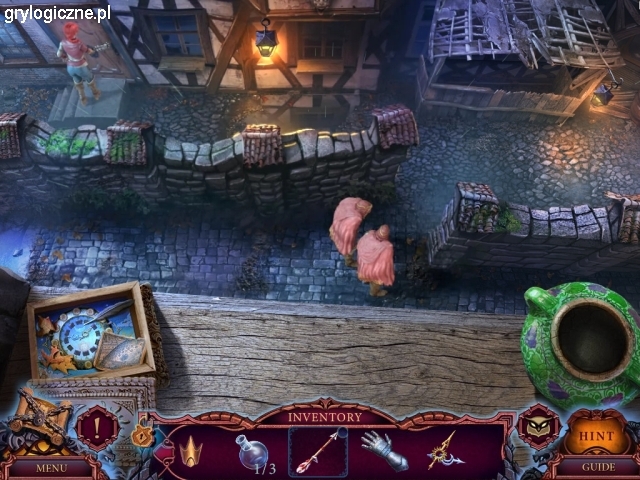Click the exclamation mark task icon

pos(97,428)
